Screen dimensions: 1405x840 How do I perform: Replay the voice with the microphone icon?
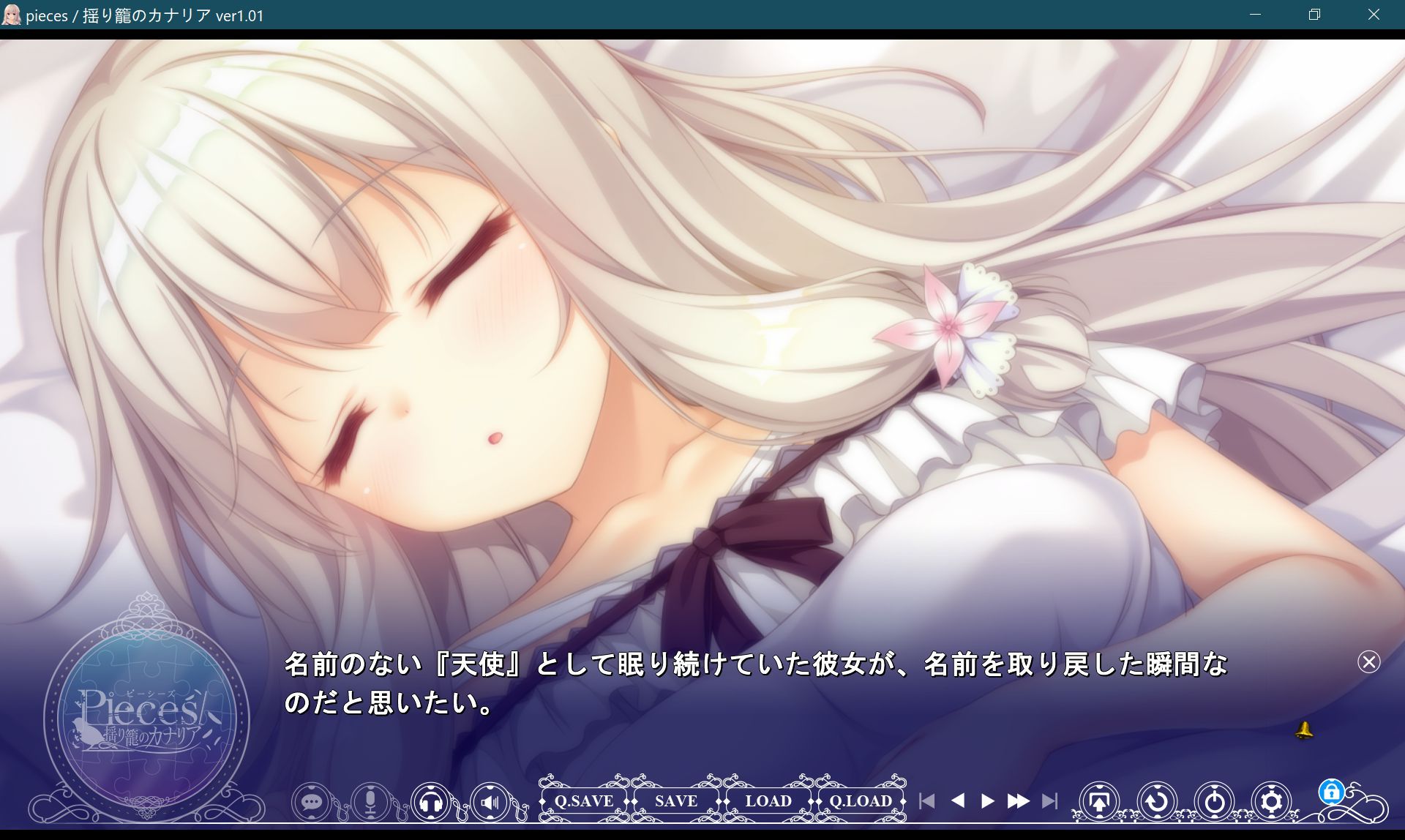(x=370, y=801)
